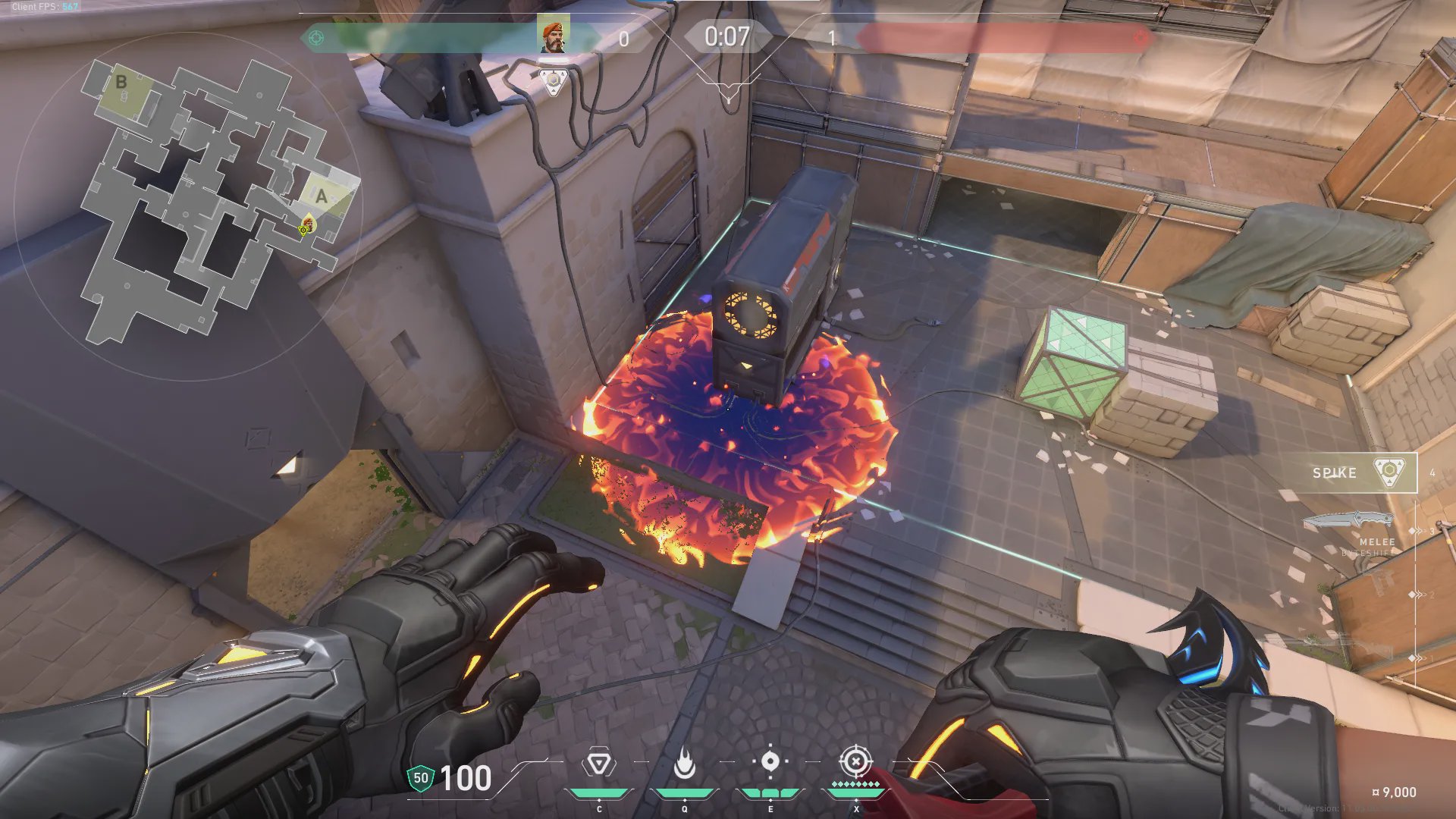Trigger the Orbital Strike ultimate icon
The width and height of the screenshot is (1456, 819).
855,761
